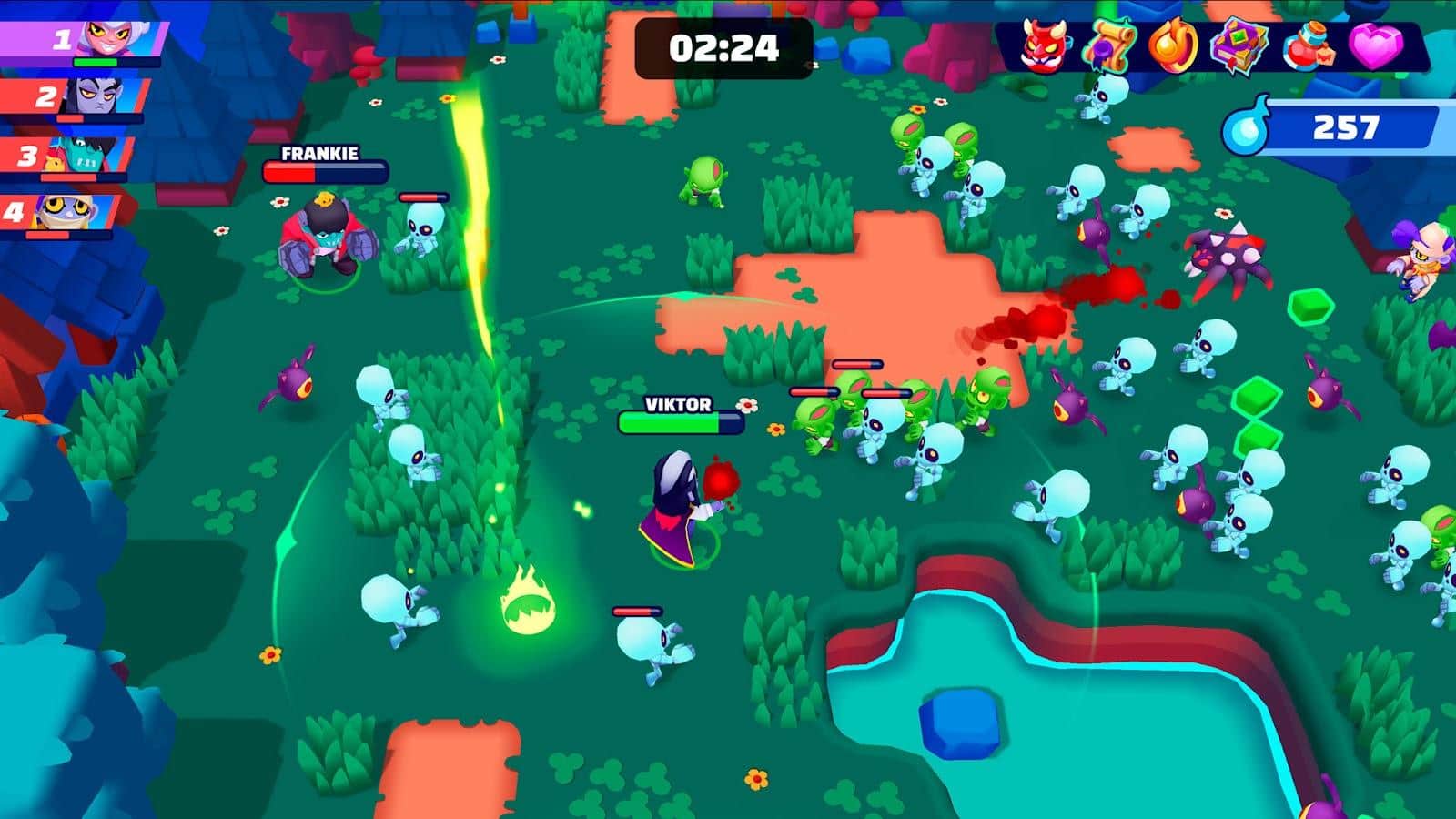
Task: Choose the rank 2 vampire player row
Action: point(75,96)
